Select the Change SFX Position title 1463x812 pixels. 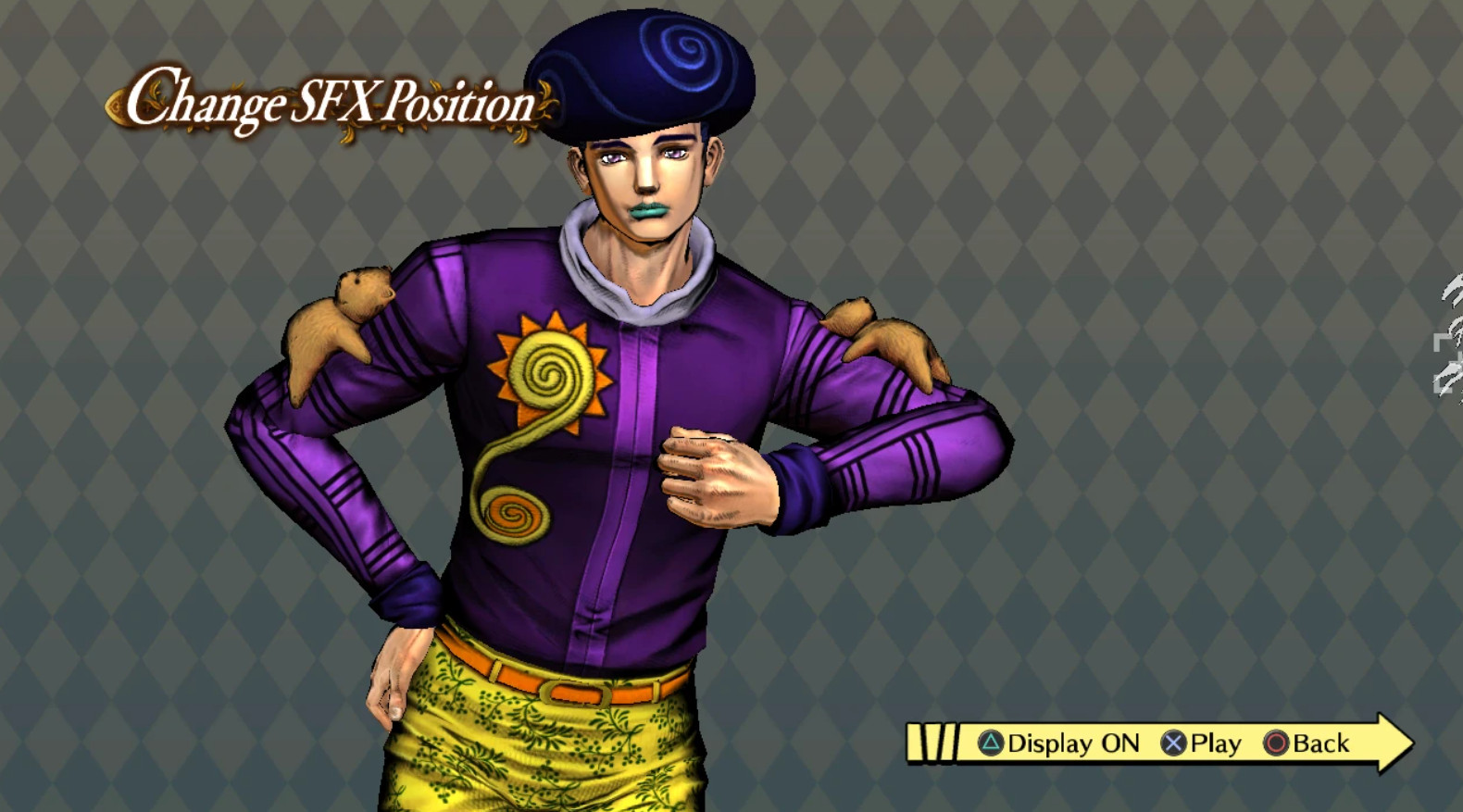pos(331,102)
